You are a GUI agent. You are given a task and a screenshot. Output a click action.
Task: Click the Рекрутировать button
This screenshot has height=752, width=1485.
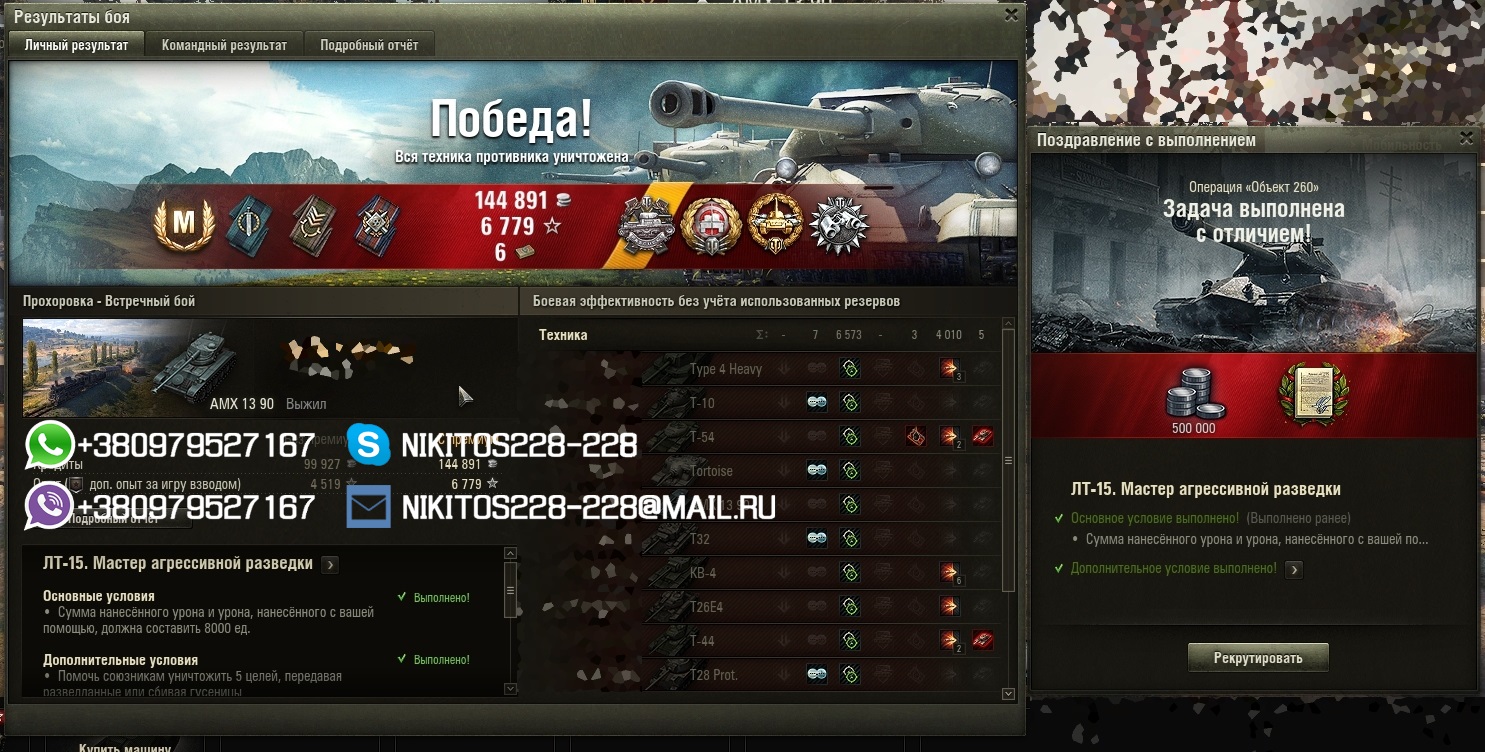[x=1258, y=658]
